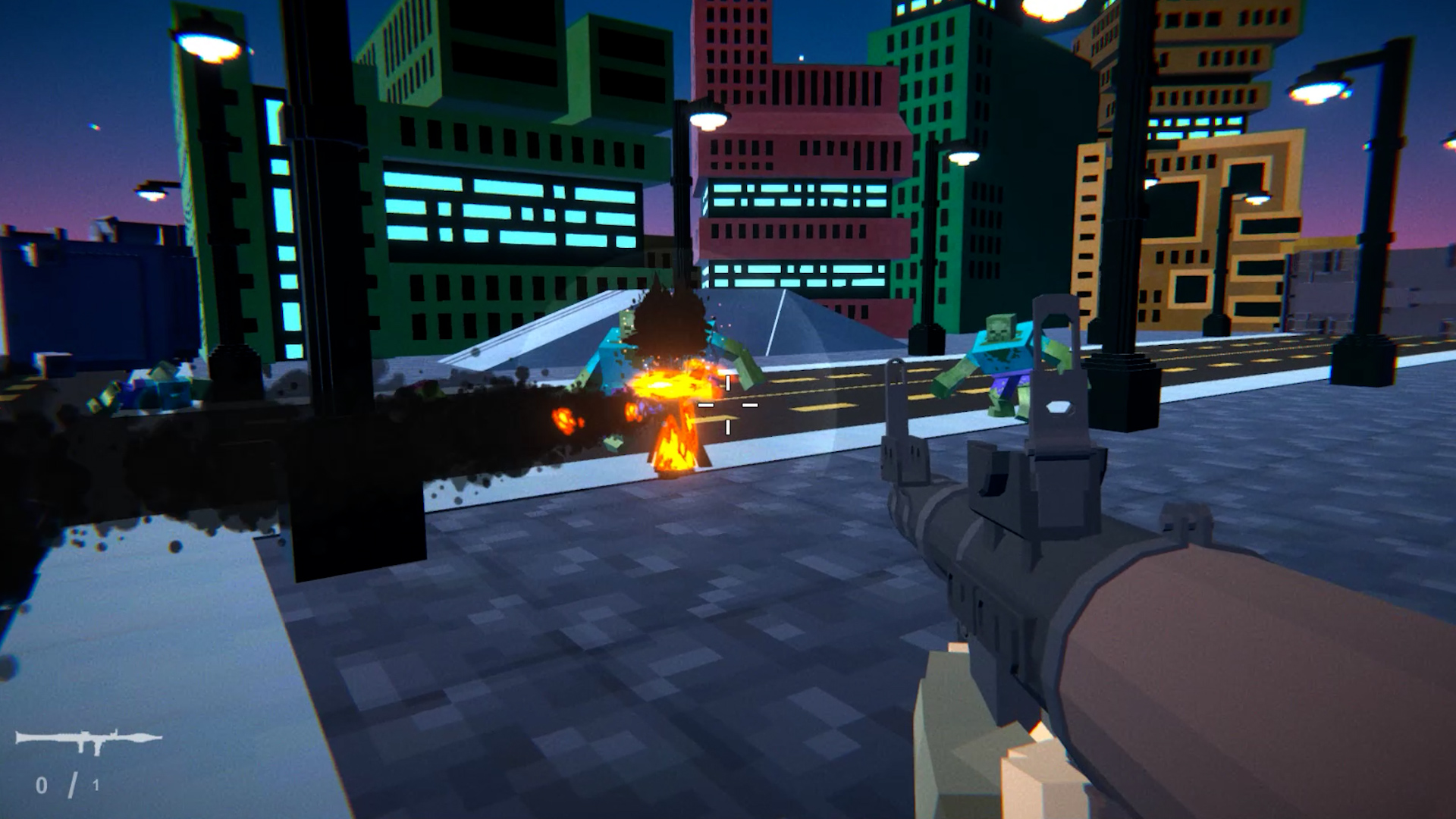Click the streetlight lamp in the top right

pyautogui.click(x=1316, y=91)
